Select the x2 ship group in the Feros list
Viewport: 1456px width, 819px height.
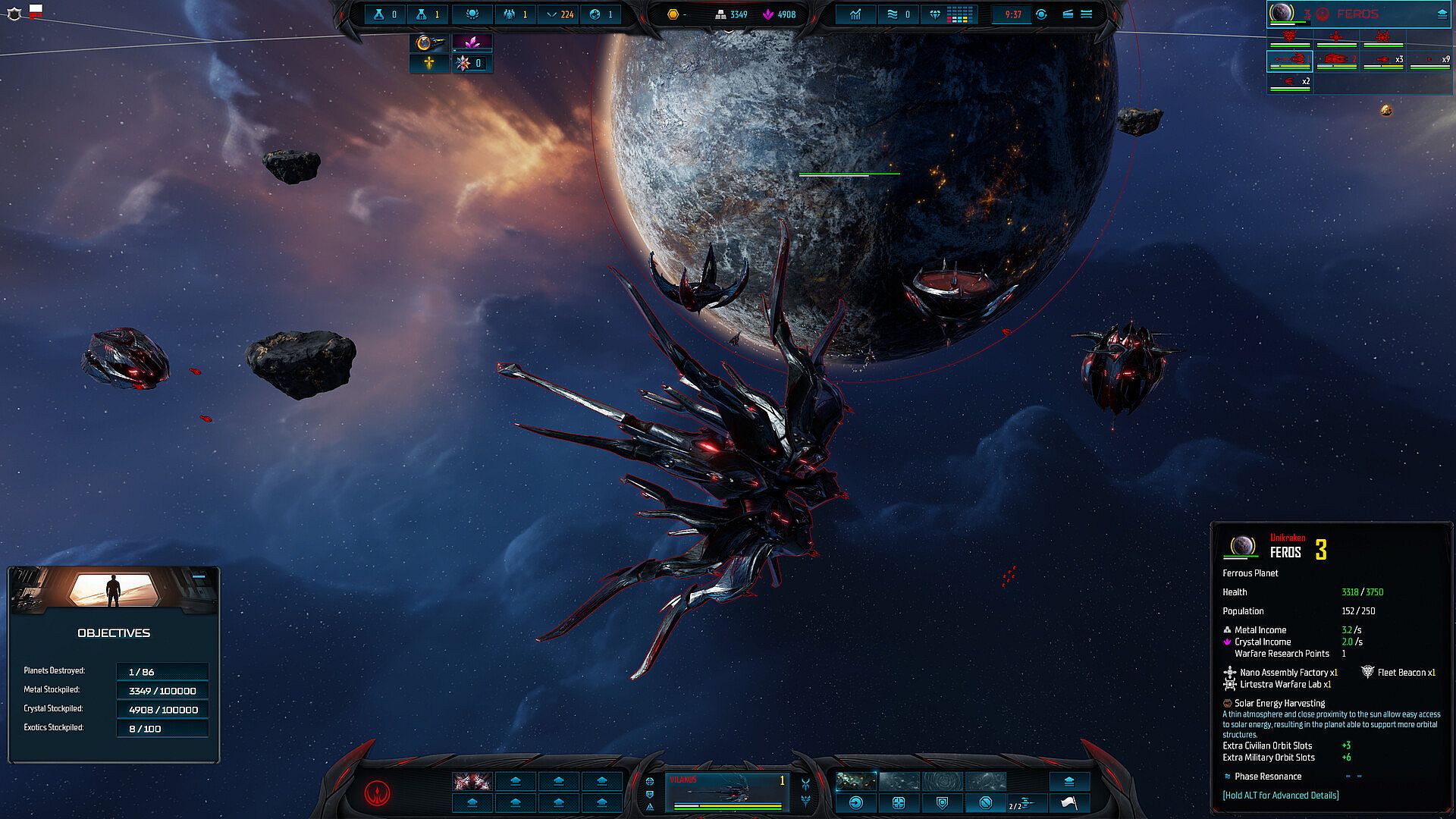1290,82
